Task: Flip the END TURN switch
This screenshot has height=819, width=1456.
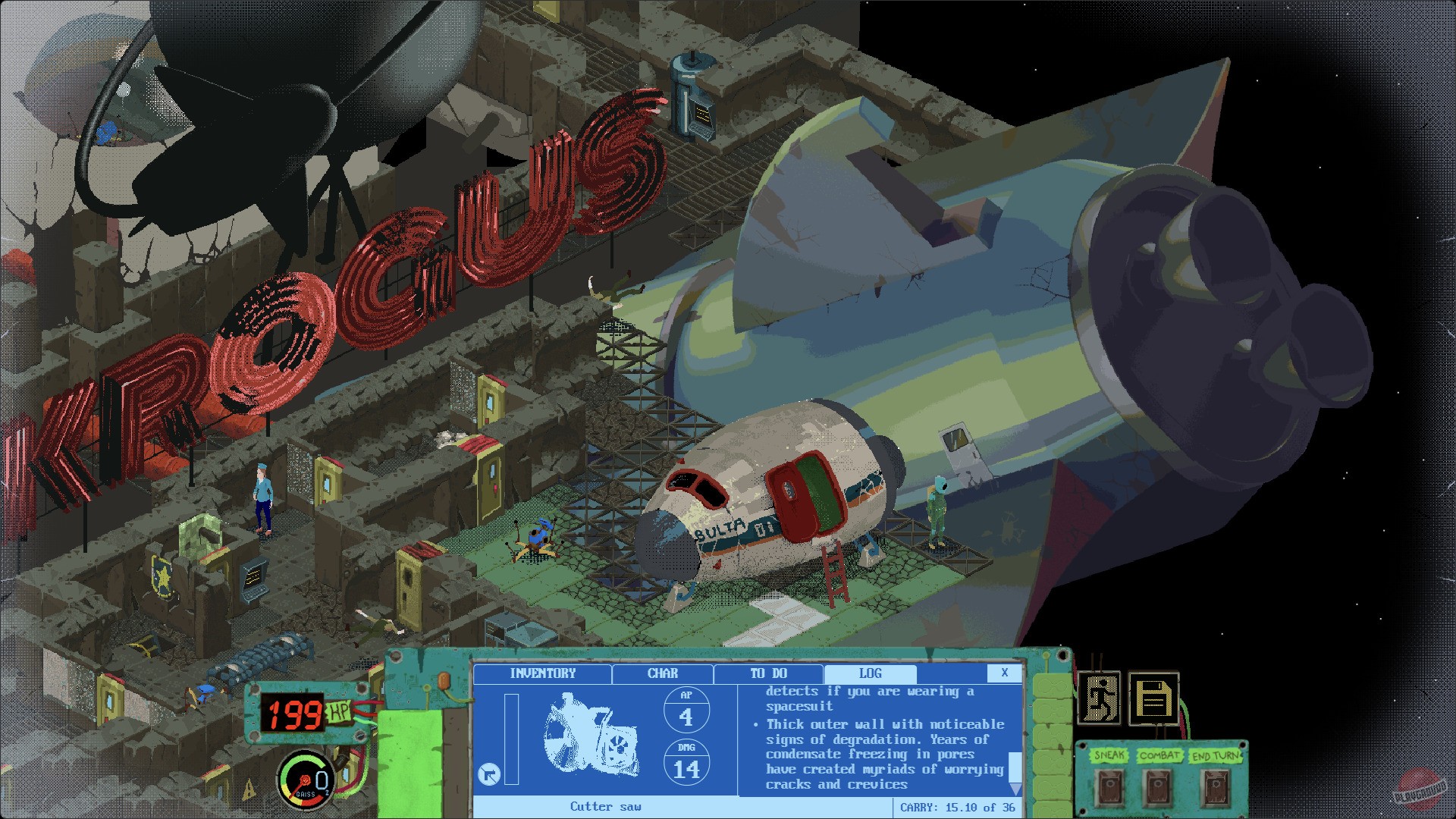Action: (x=1216, y=785)
